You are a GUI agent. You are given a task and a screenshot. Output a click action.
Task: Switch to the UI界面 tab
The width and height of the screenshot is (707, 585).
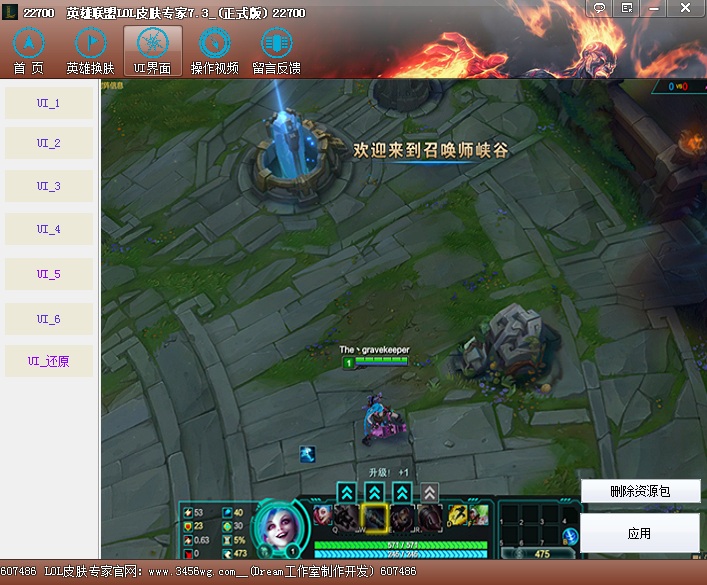[x=152, y=52]
